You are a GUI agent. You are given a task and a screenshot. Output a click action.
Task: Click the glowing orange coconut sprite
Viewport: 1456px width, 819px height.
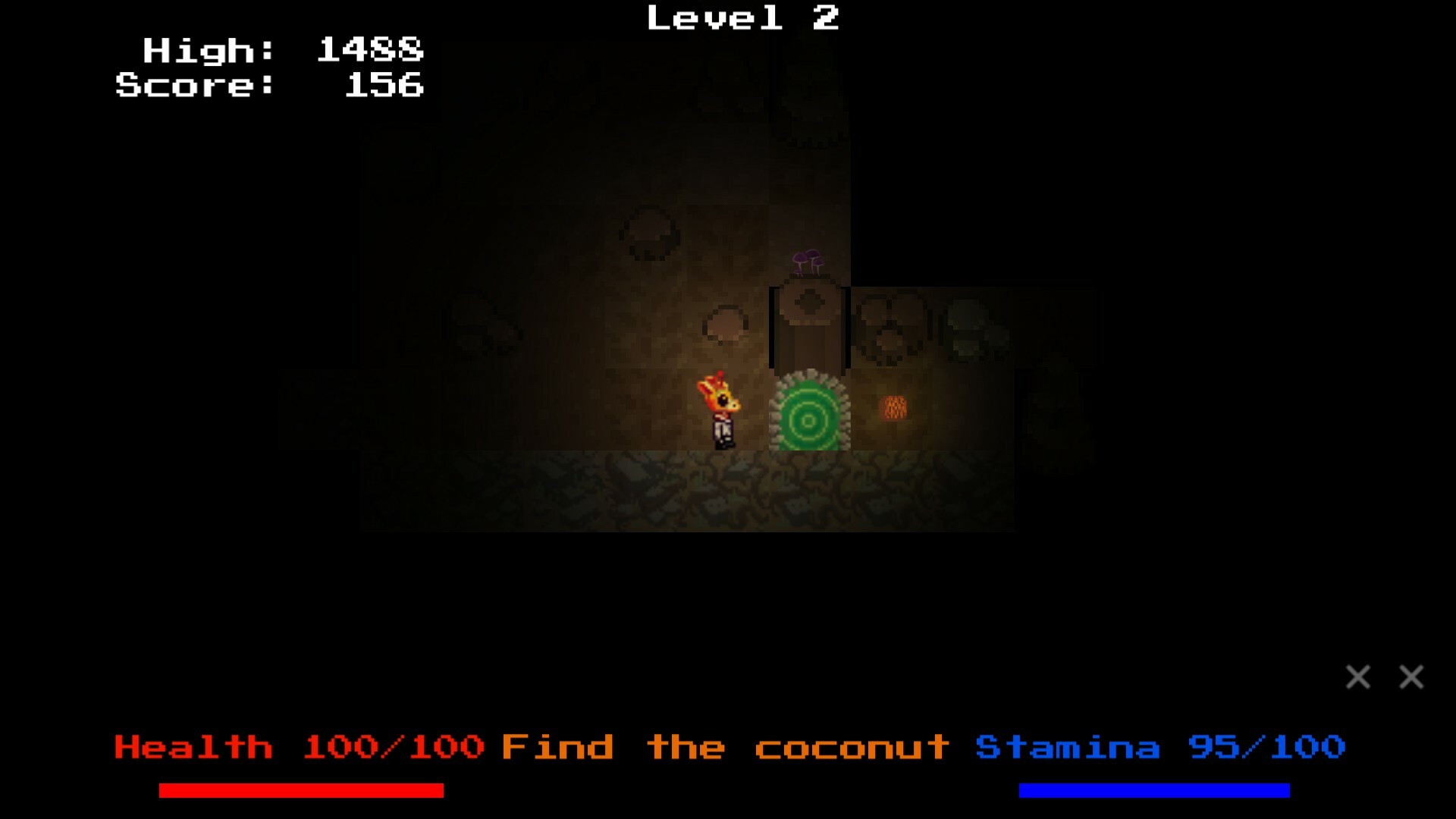click(893, 408)
